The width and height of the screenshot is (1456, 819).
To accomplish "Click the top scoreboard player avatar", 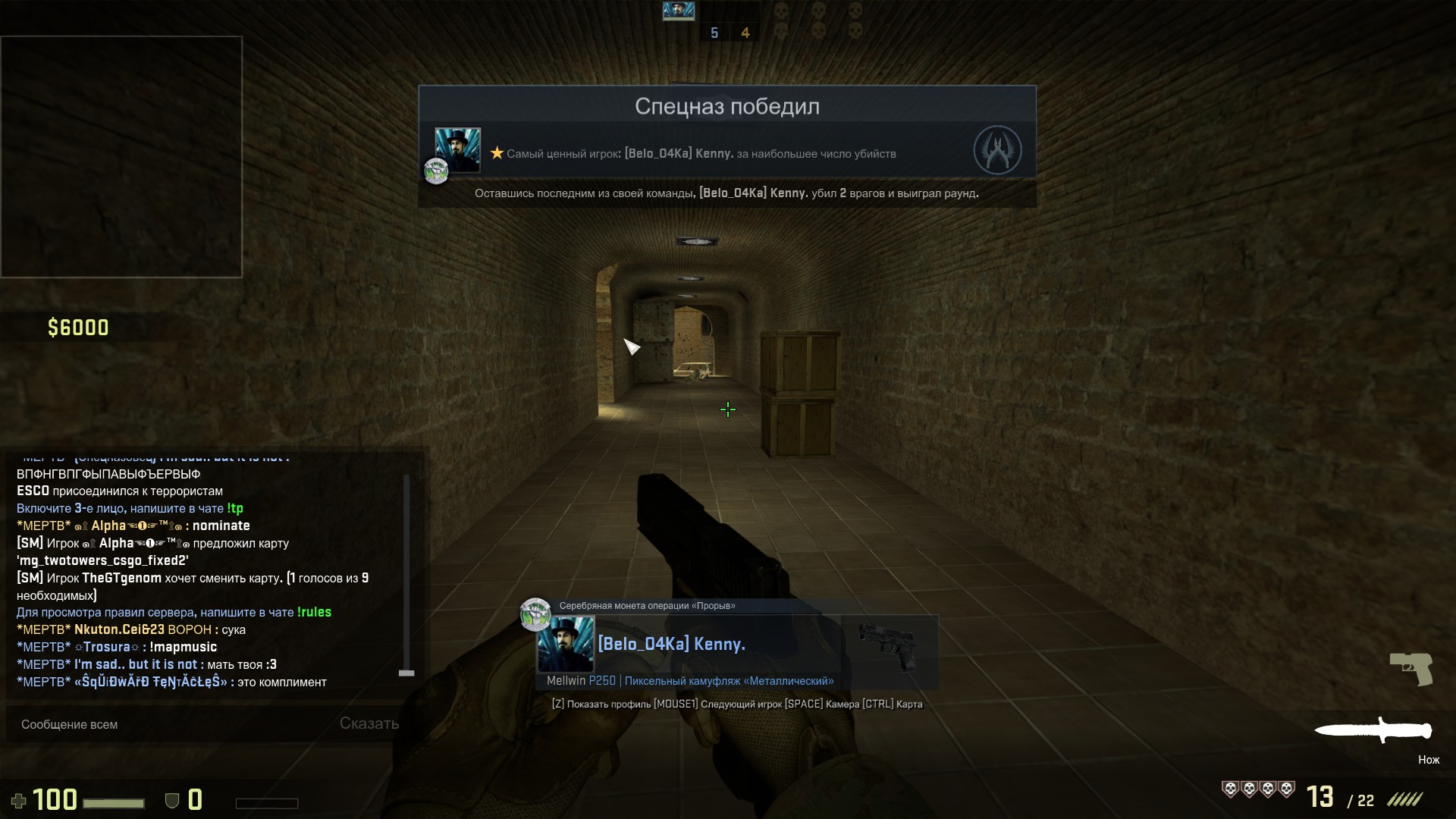I will (679, 11).
